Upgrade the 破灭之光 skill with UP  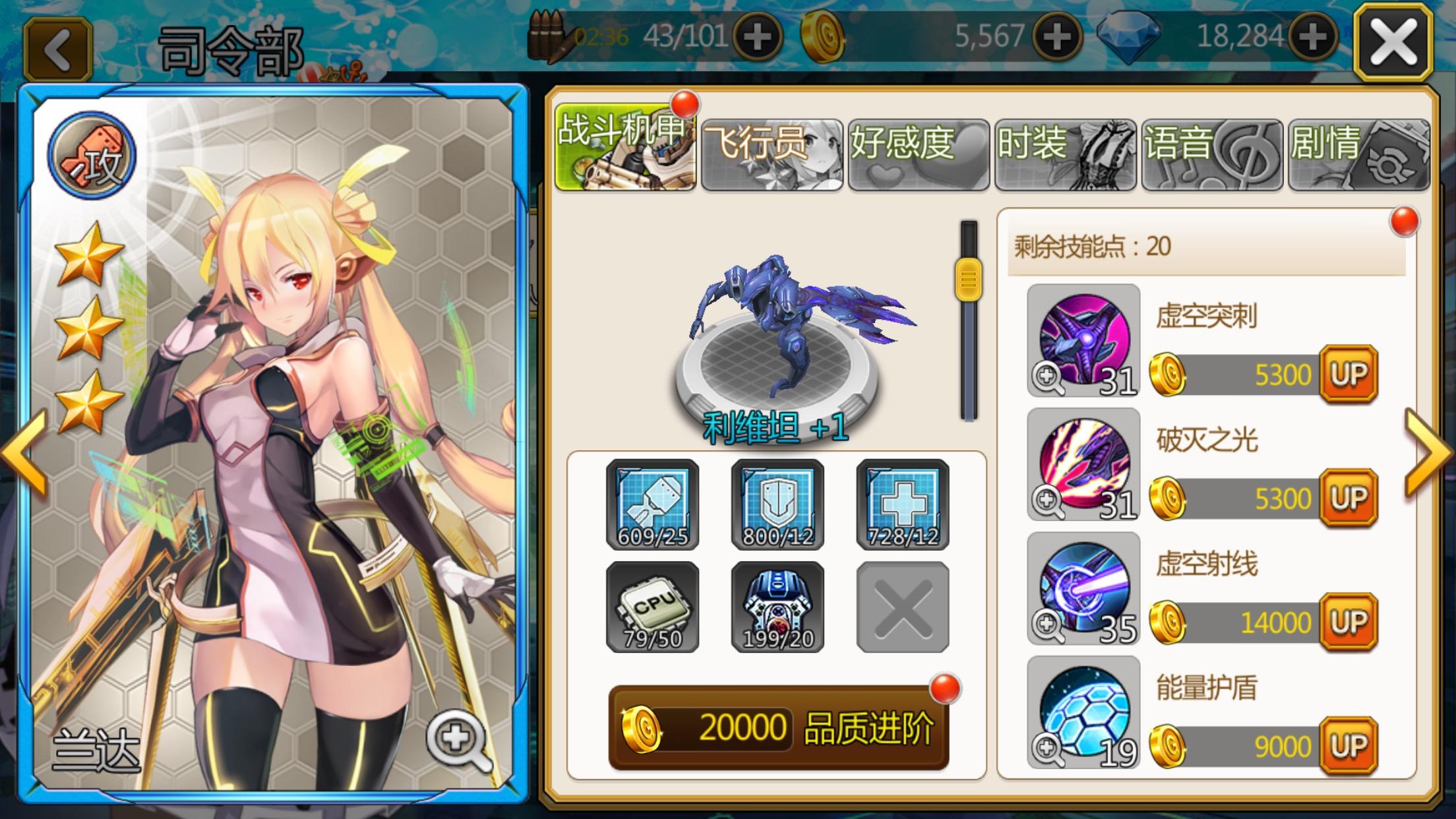[x=1349, y=499]
